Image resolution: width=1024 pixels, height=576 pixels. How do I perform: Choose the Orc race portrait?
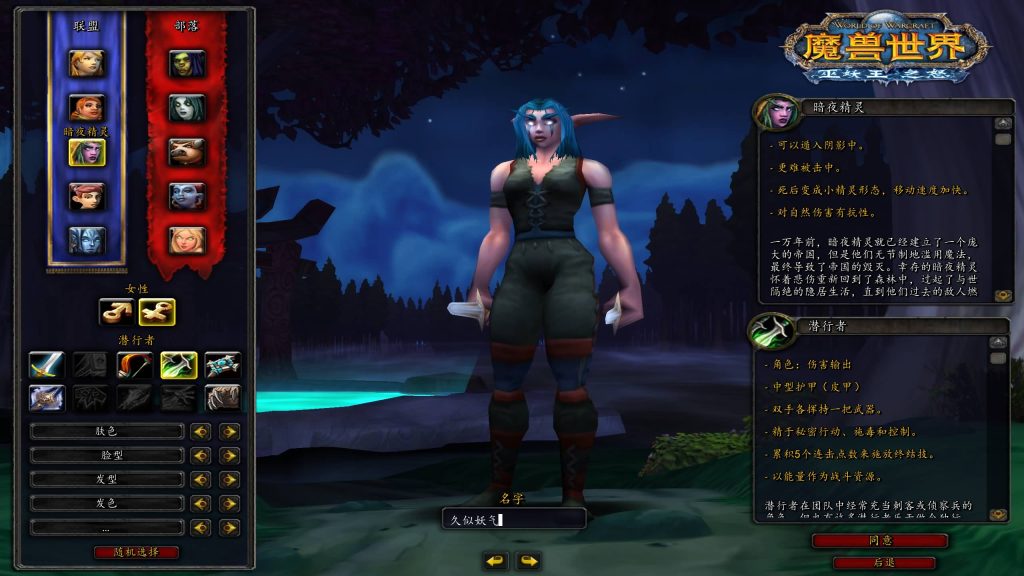pos(187,63)
